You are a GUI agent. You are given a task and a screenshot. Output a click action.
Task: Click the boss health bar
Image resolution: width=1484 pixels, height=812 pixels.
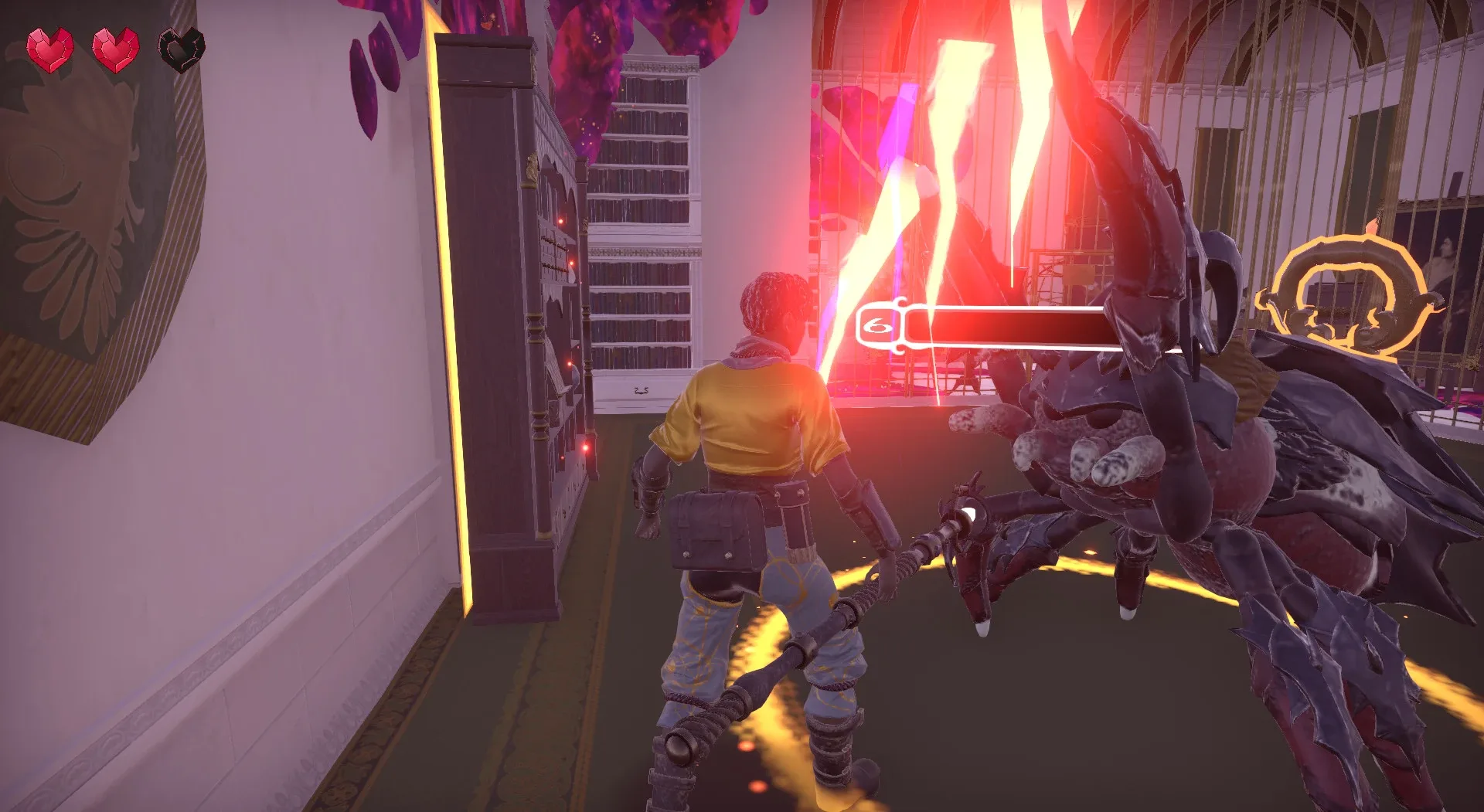(1005, 328)
